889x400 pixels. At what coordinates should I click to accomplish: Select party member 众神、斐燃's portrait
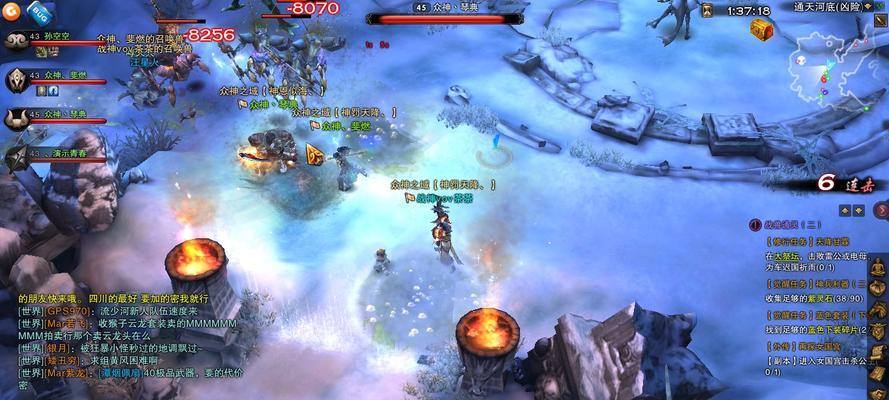15,79
